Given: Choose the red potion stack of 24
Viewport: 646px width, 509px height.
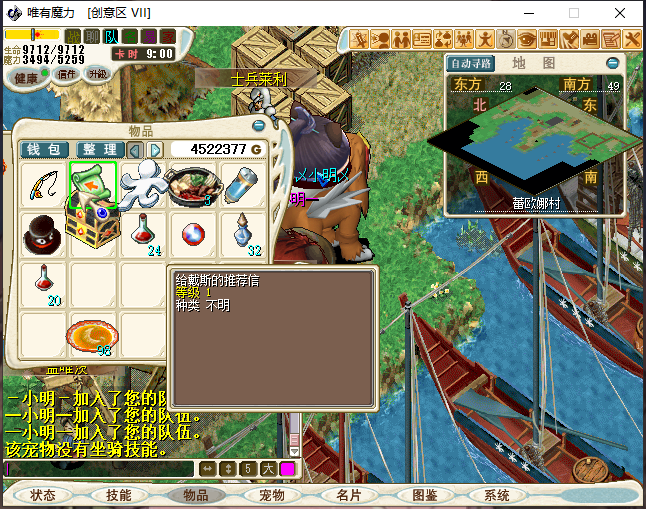Looking at the screenshot, I should 144,234.
